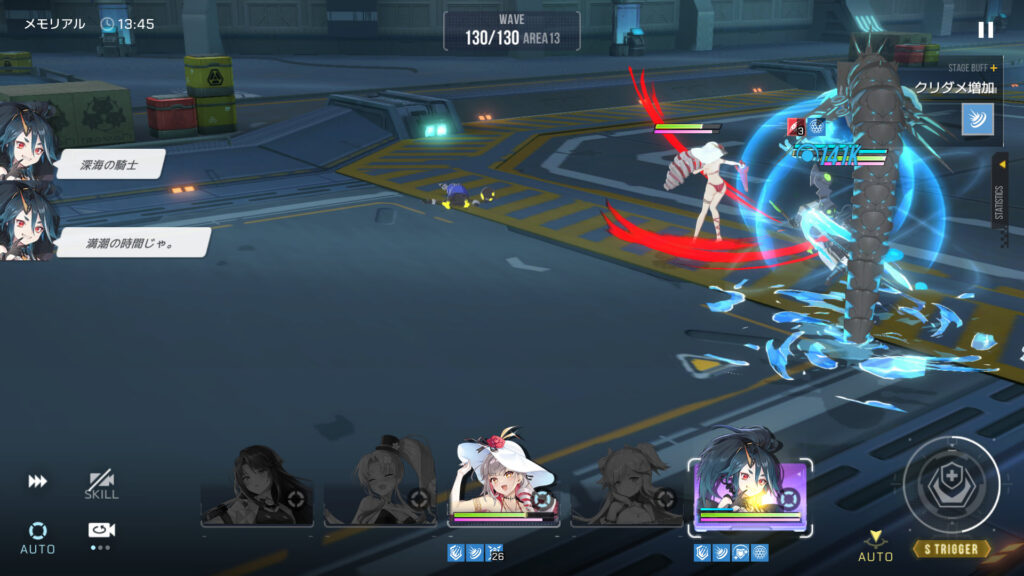The width and height of the screenshot is (1024, 576).
Task: Select the dark-haired greyed-out character portrait
Action: pyautogui.click(x=257, y=486)
